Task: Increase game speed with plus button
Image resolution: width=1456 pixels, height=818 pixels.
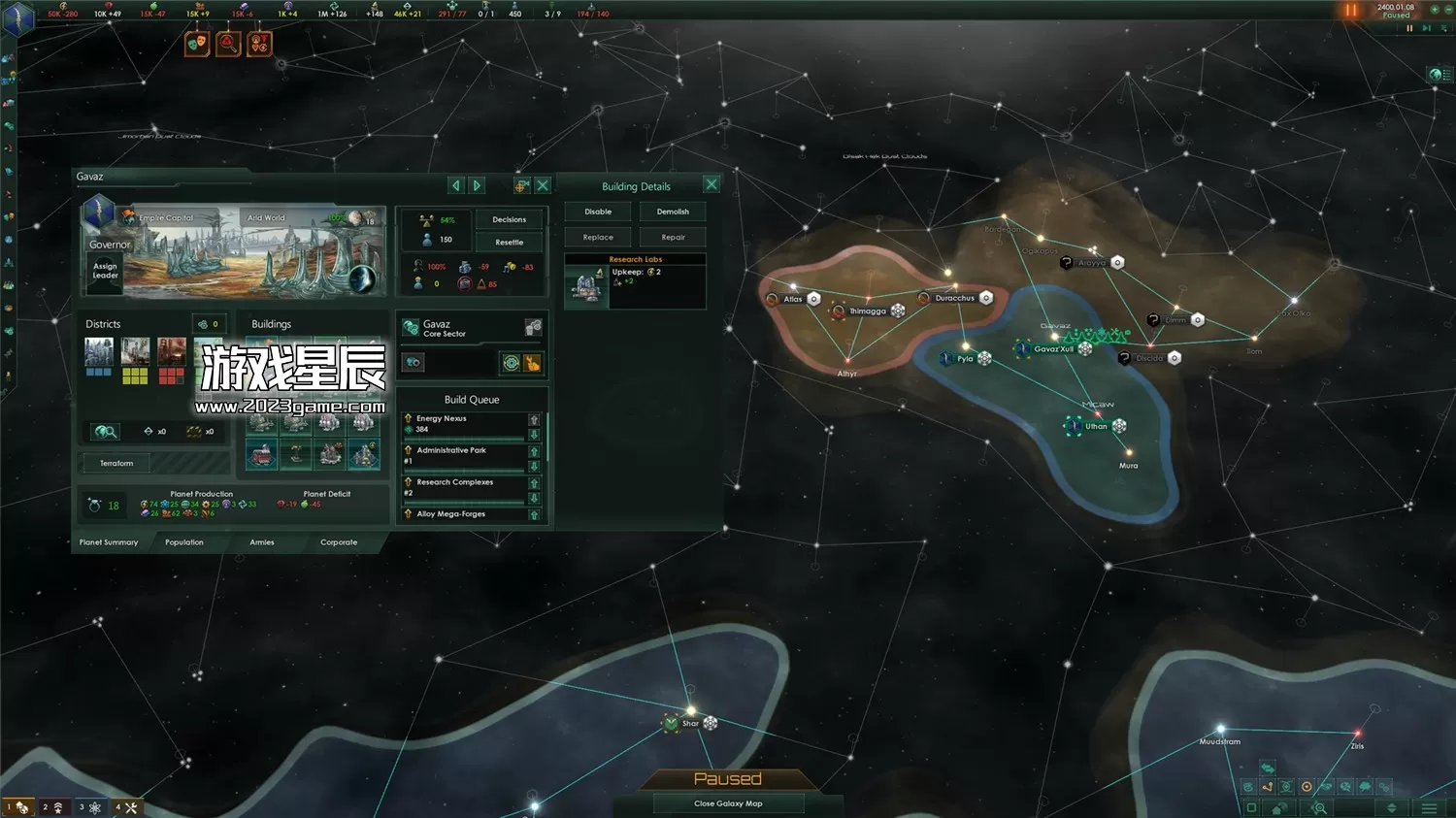Action: [1435, 9]
